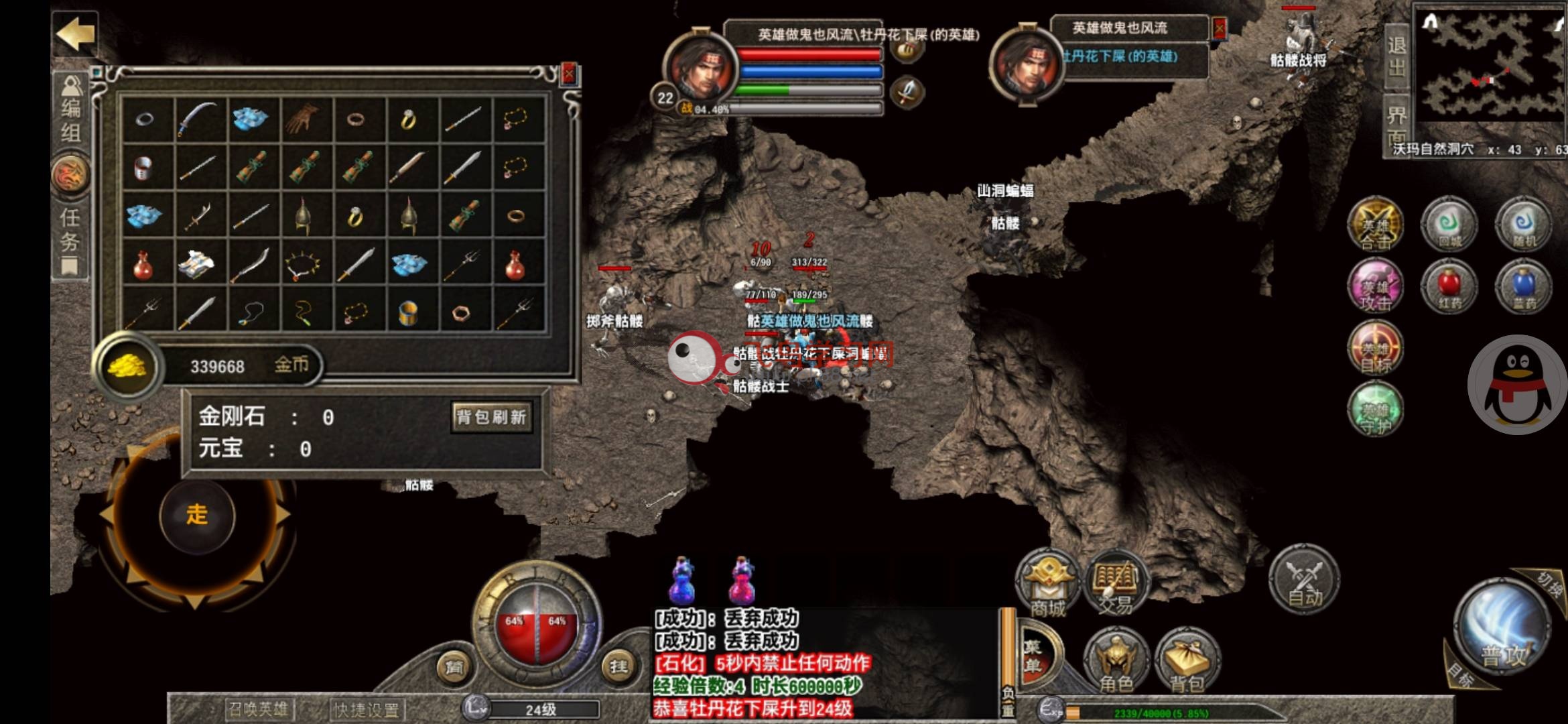Tap the QQ penguin floating overlay
1568x724 pixels.
[x=1518, y=385]
